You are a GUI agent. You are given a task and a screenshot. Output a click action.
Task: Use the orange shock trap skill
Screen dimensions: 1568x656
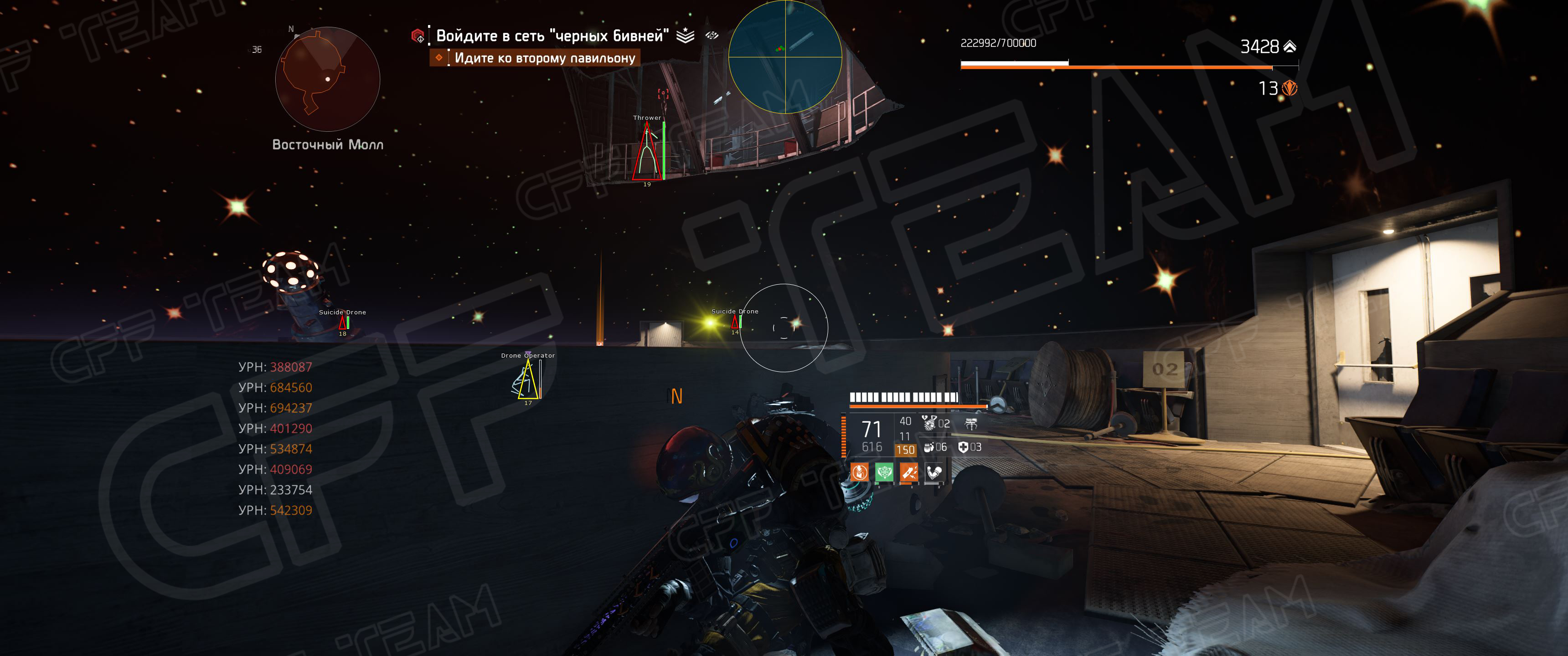909,471
